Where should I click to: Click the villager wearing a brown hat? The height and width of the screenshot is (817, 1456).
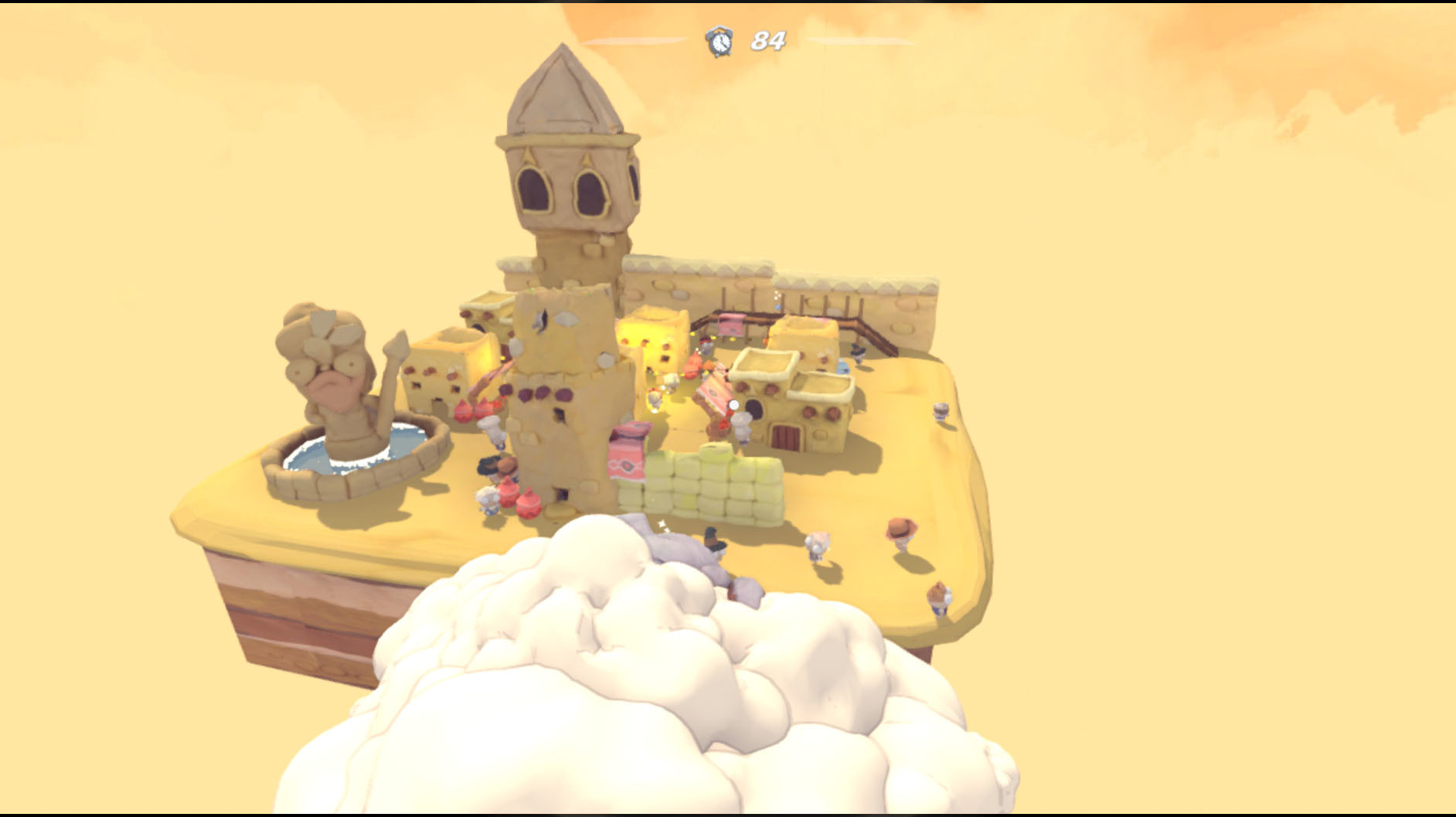[902, 529]
